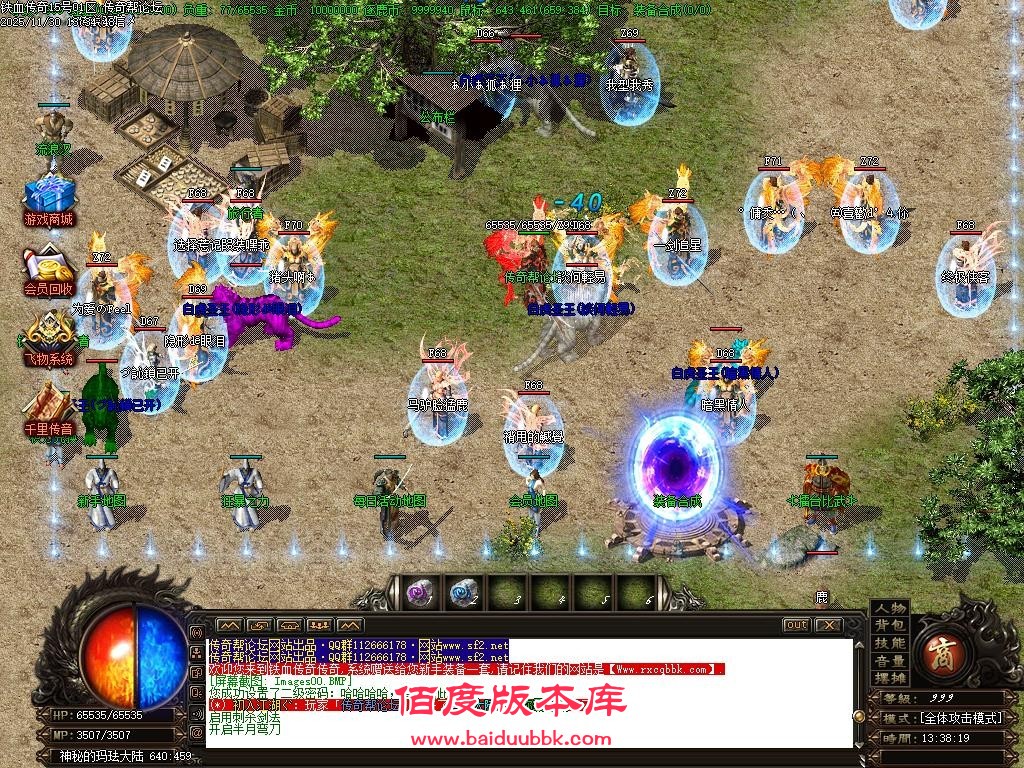Screen dimensions: 1024x768
Task: Click the round red emblem button
Action: point(944,644)
